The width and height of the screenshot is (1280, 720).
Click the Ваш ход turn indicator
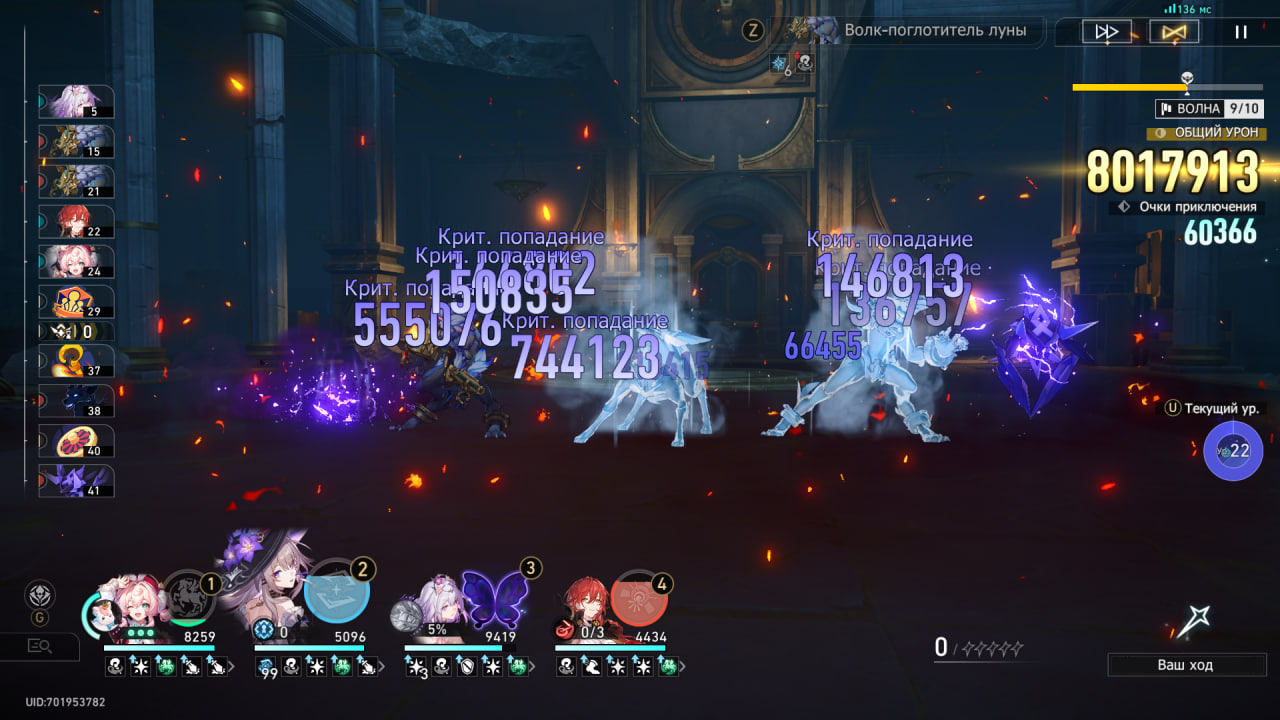pyautogui.click(x=1186, y=665)
